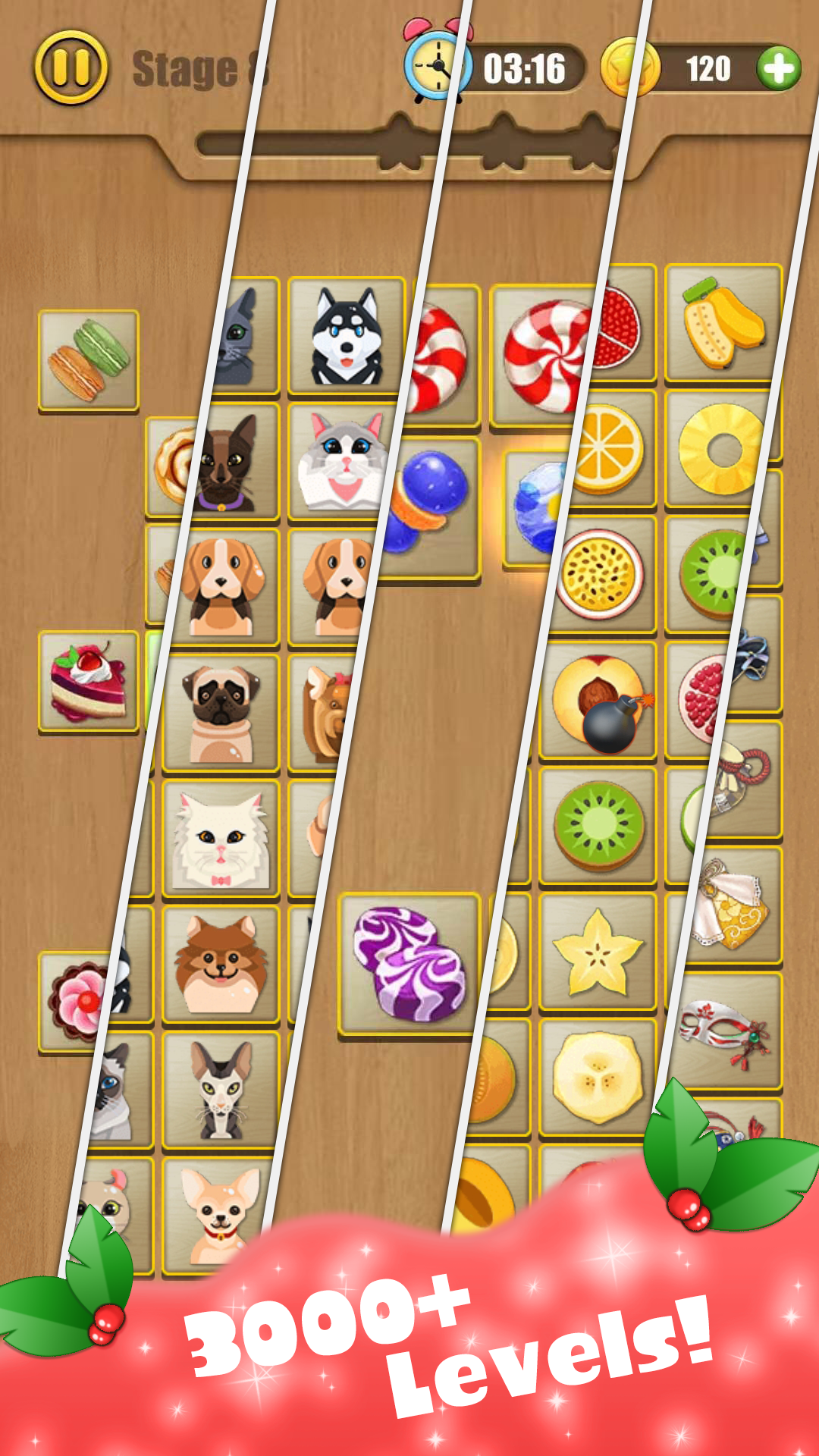Select the sphynx cat tile
The height and width of the screenshot is (1456, 819).
tap(220, 1090)
